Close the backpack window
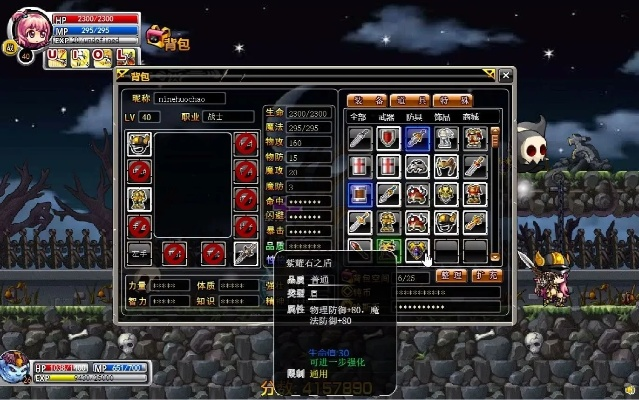Screen dimensions: 639x400 505,75
